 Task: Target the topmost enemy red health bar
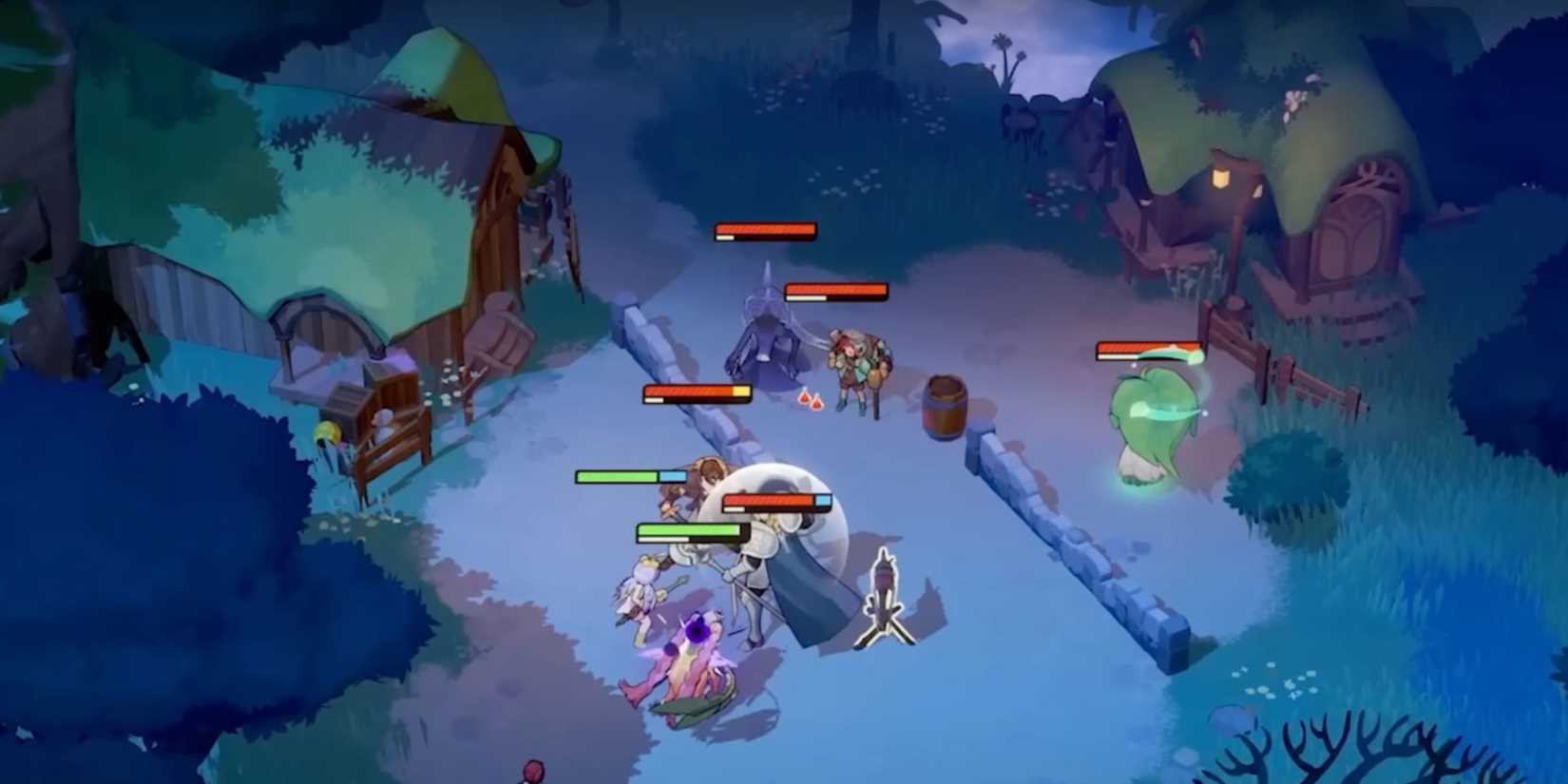point(763,231)
